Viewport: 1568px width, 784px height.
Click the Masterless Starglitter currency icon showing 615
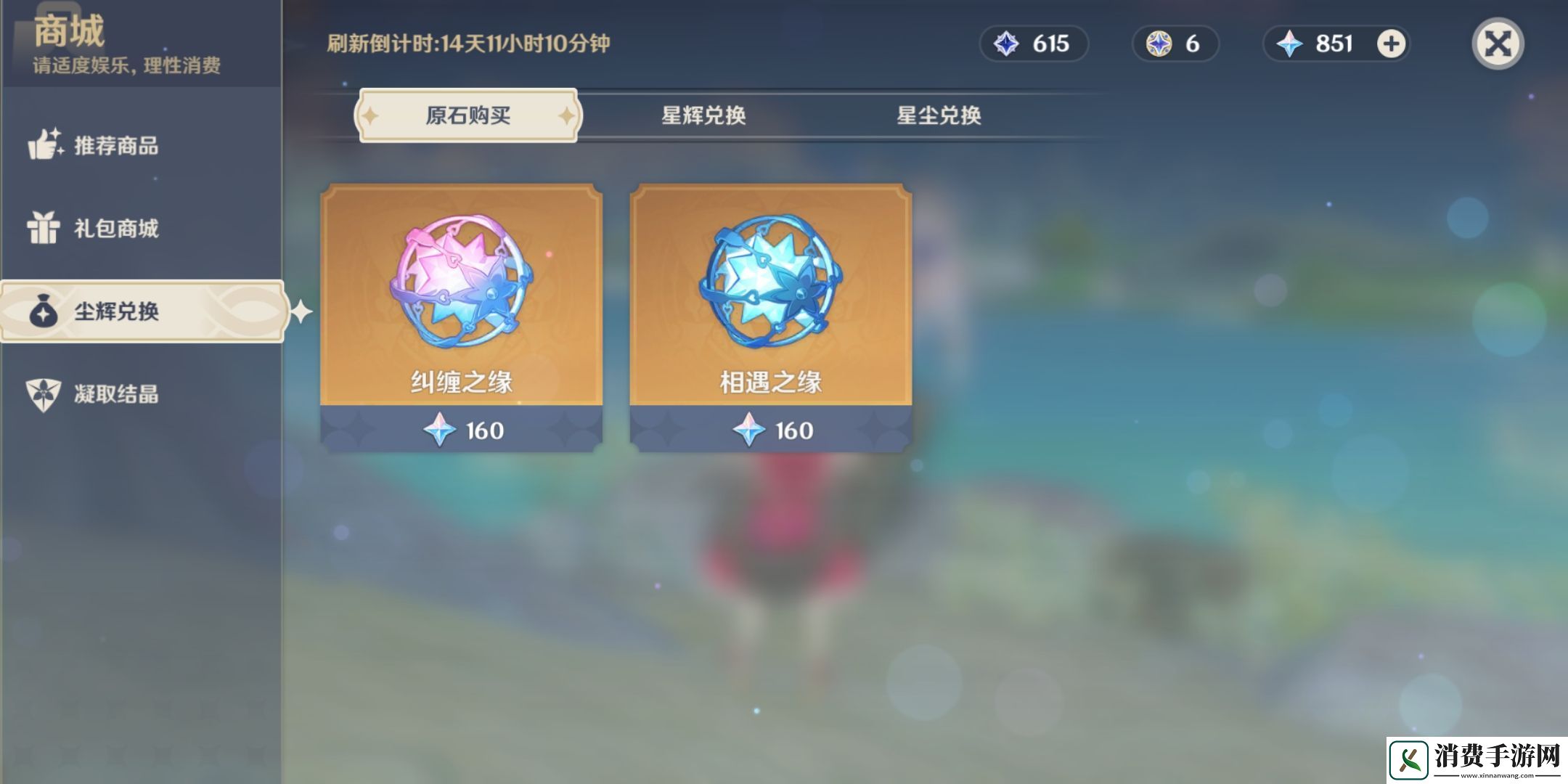click(1009, 44)
